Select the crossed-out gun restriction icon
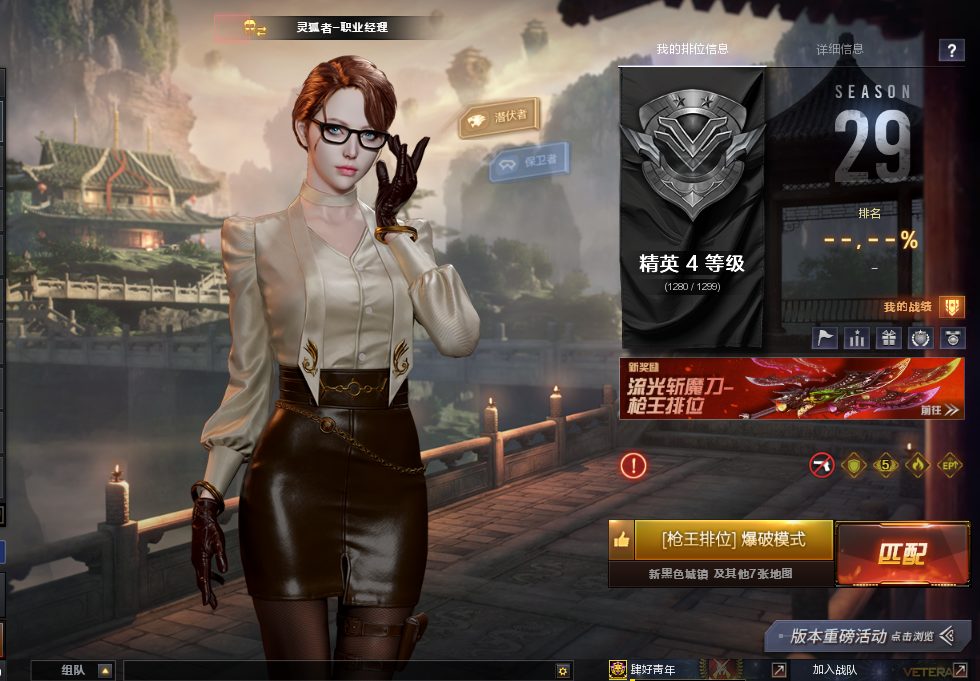The height and width of the screenshot is (681, 980). pyautogui.click(x=822, y=465)
